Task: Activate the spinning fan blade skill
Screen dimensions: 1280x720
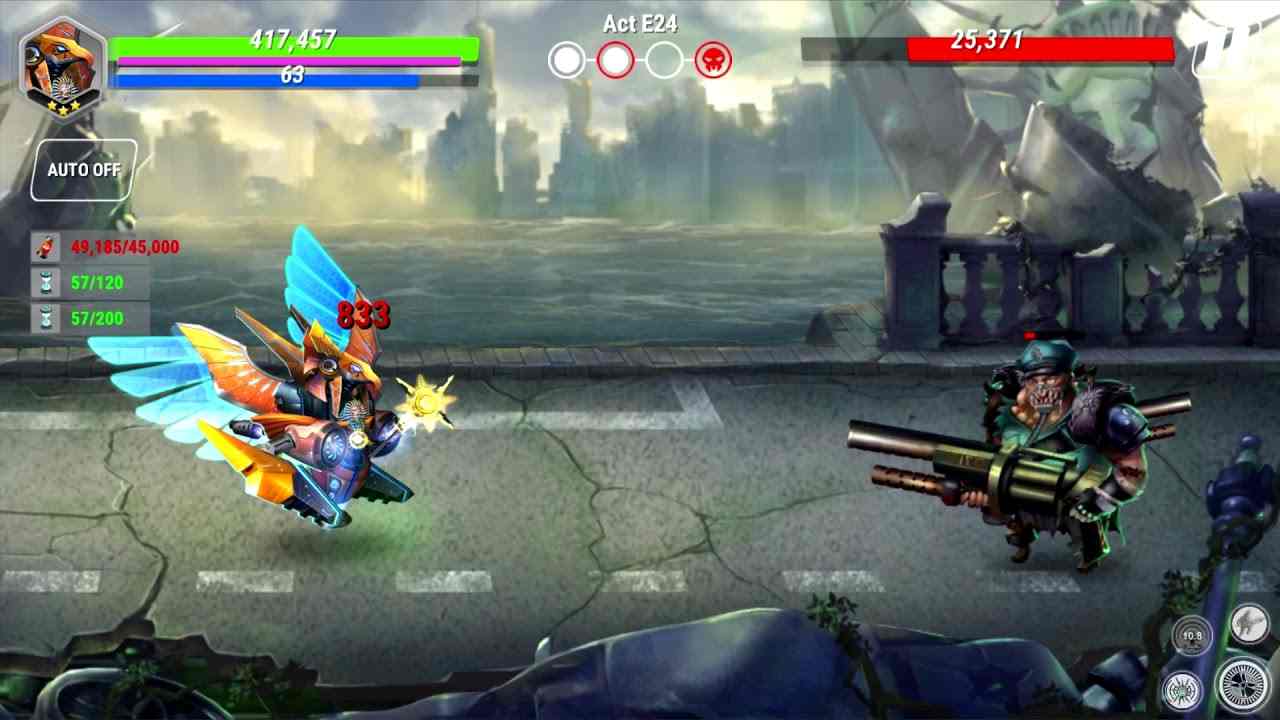Action: 1243,683
